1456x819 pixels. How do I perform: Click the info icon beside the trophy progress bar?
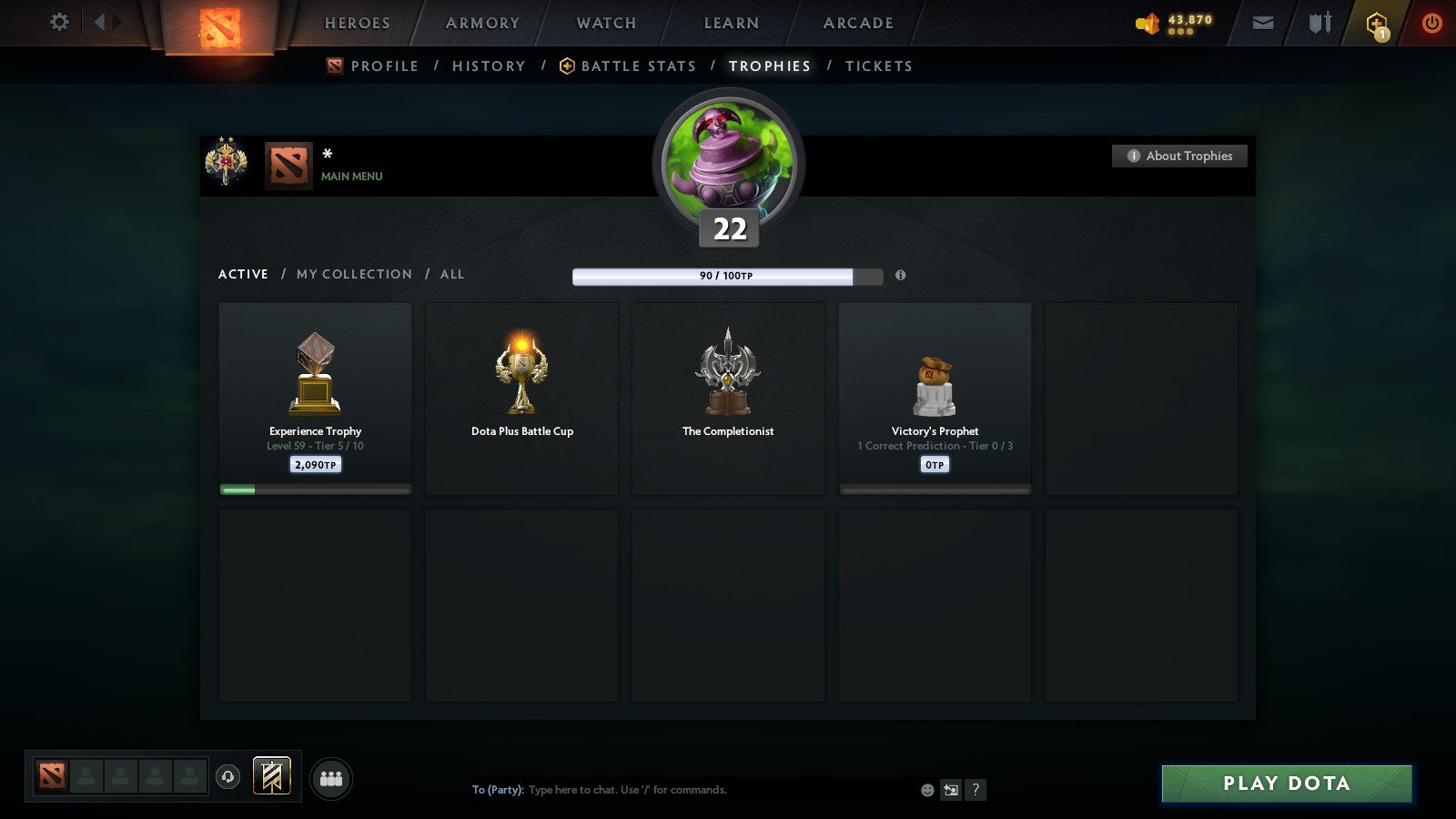(900, 277)
